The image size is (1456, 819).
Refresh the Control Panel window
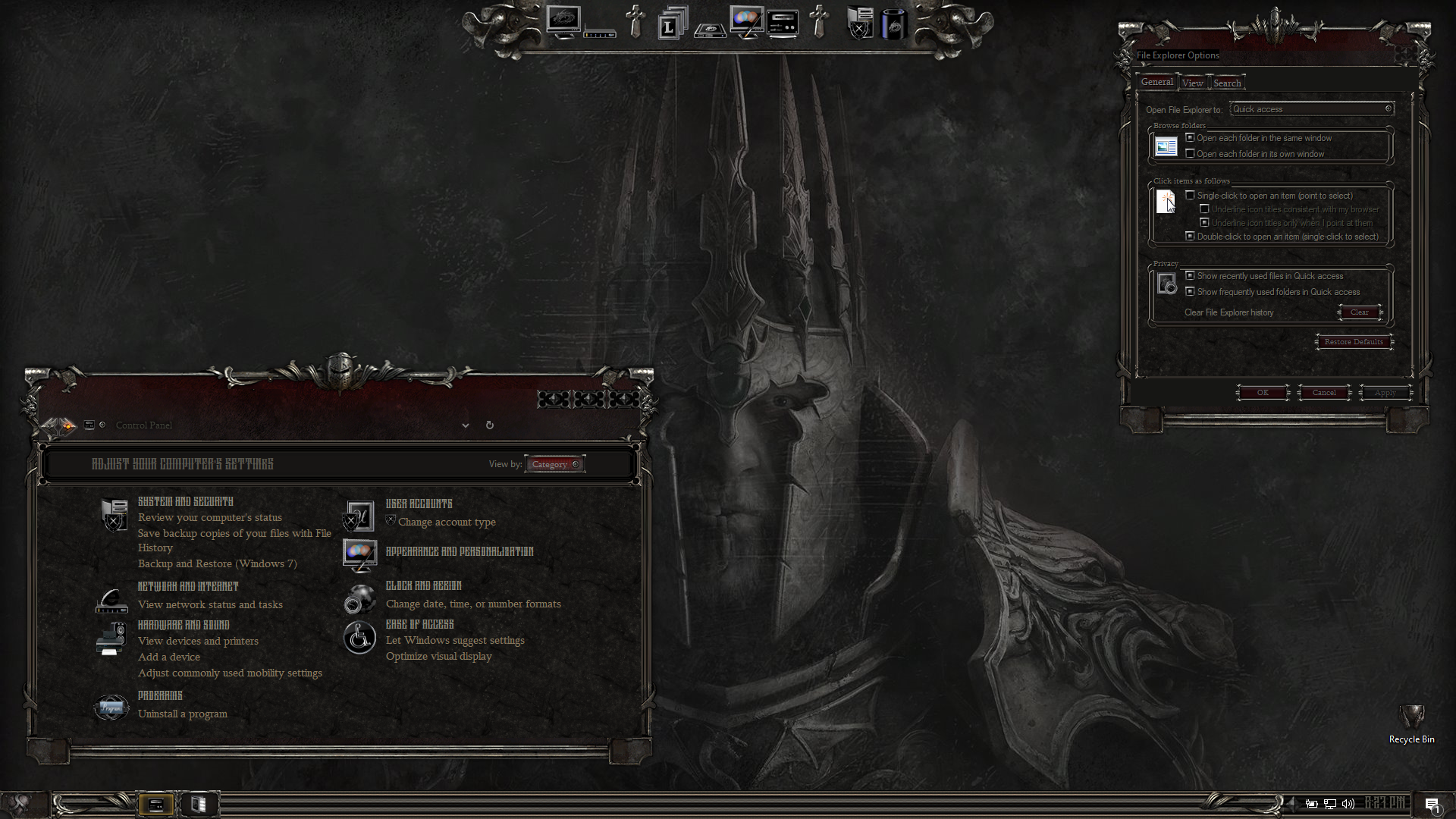click(490, 425)
